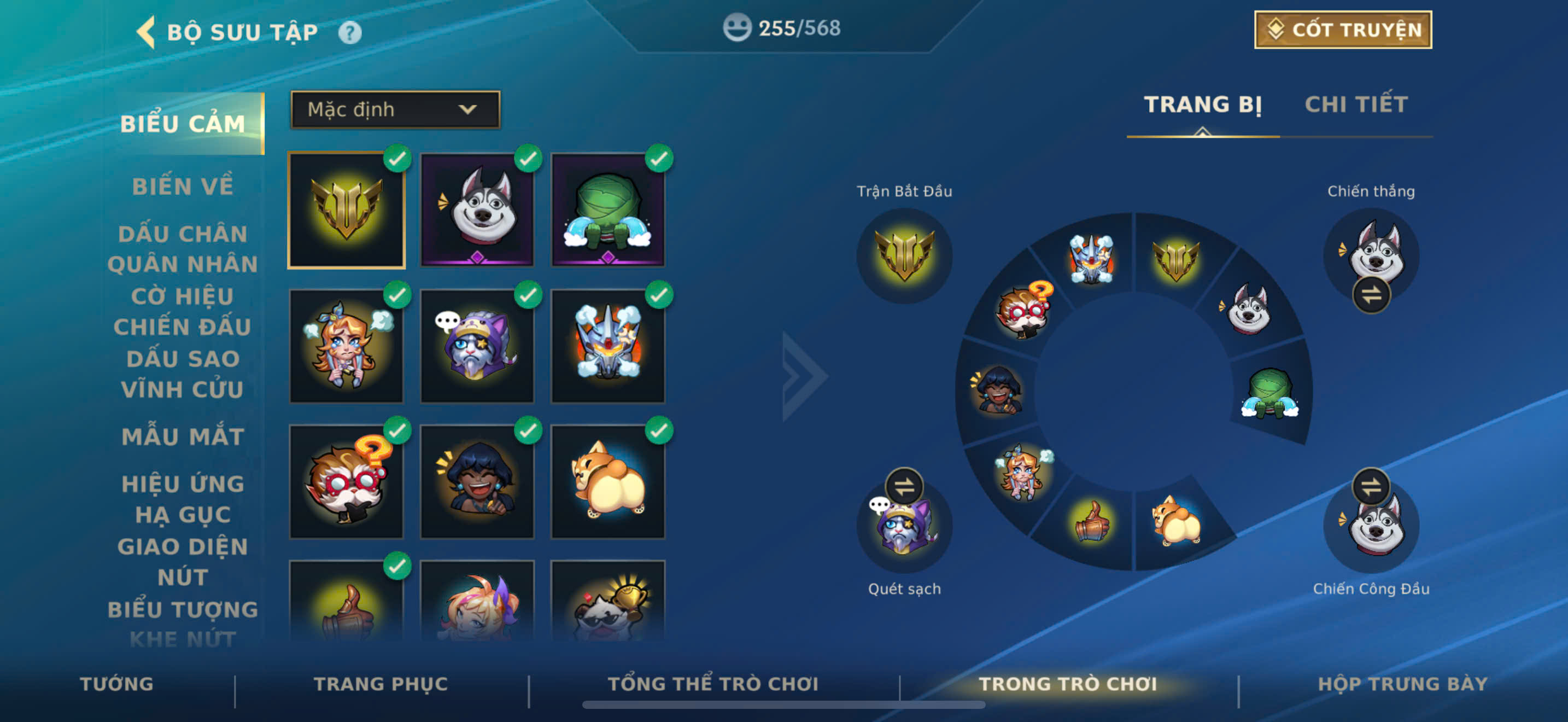Switch to the Tướng tab
The height and width of the screenshot is (722, 1568).
(x=117, y=684)
